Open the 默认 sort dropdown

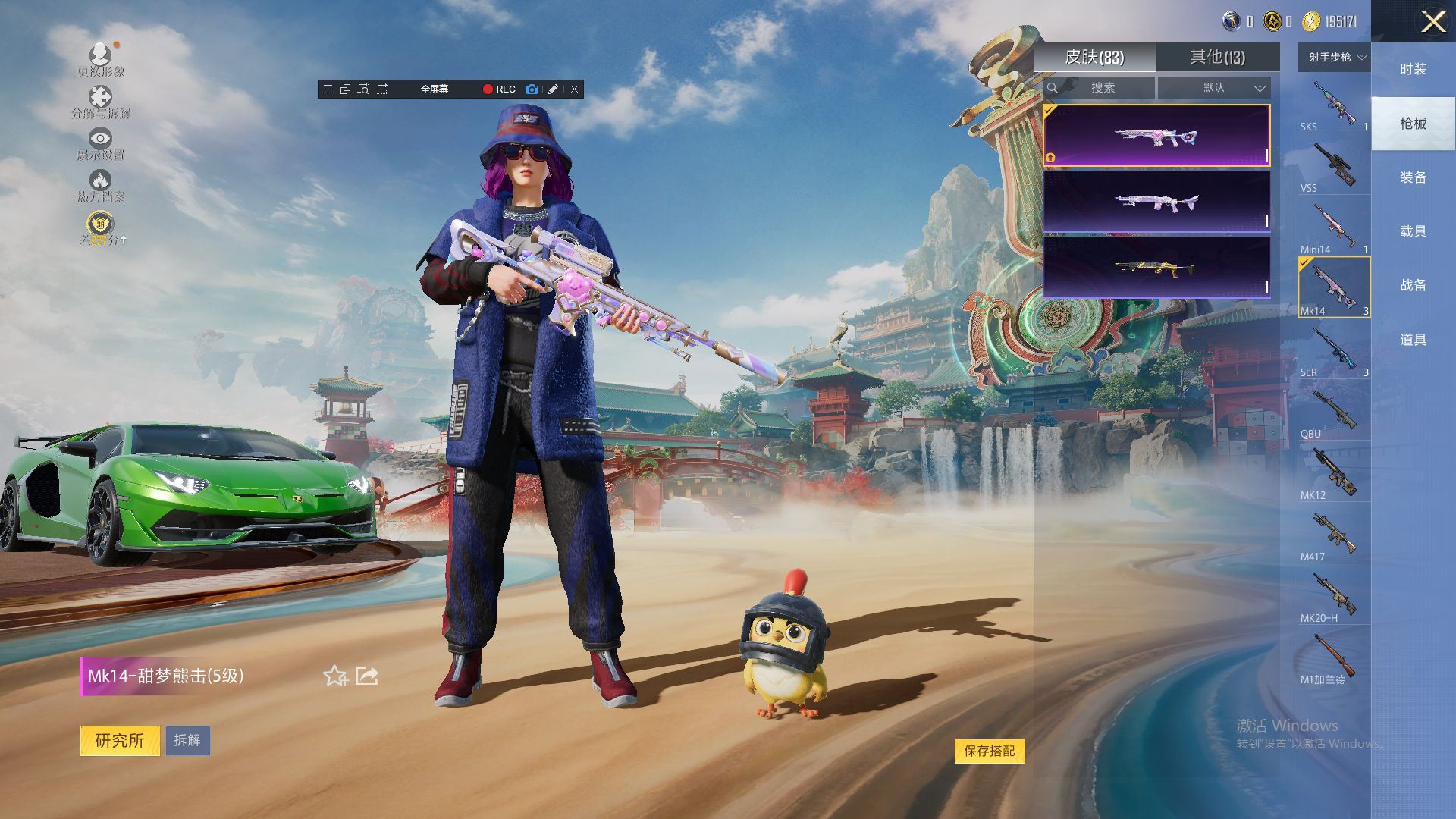(1214, 88)
